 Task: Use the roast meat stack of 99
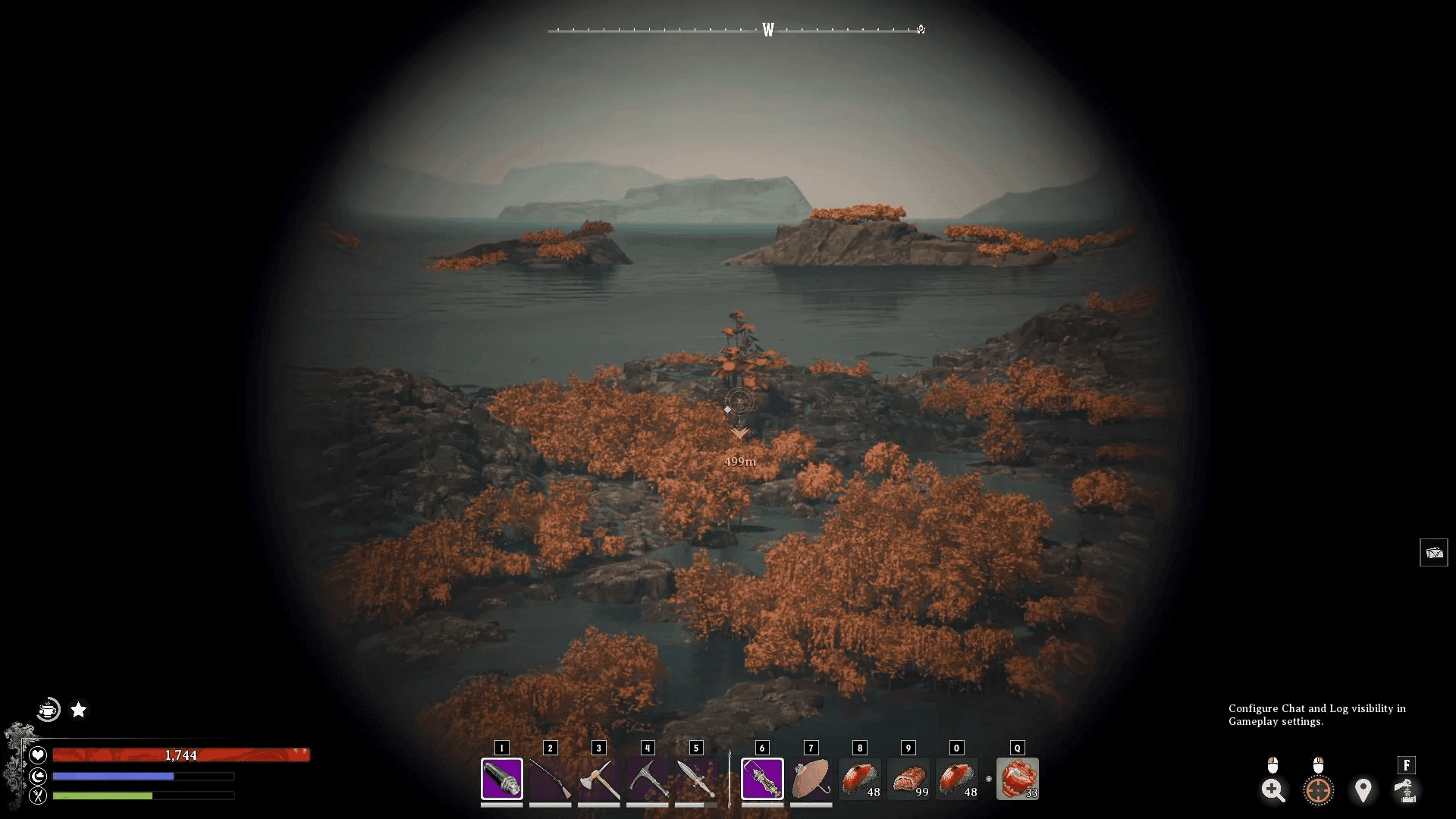[x=908, y=779]
